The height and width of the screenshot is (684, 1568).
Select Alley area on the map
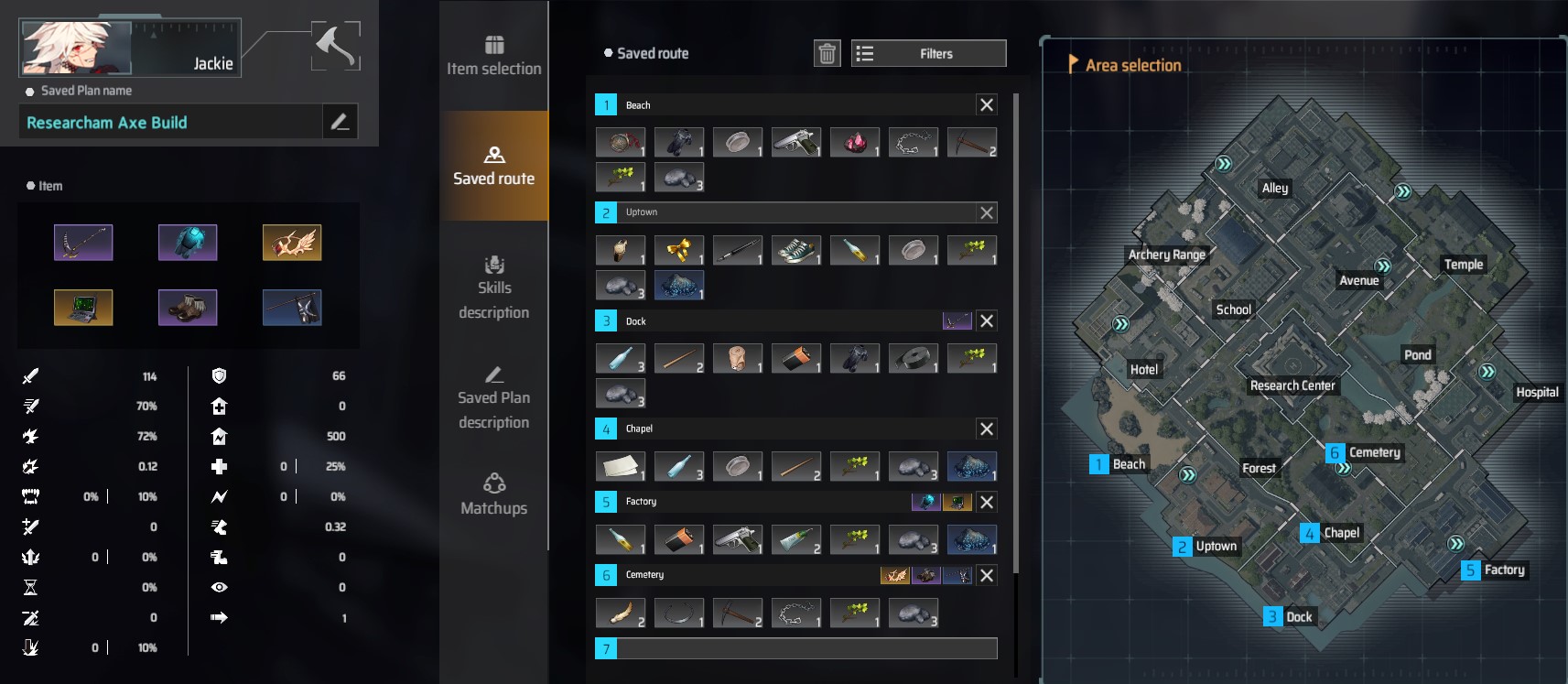click(1274, 188)
